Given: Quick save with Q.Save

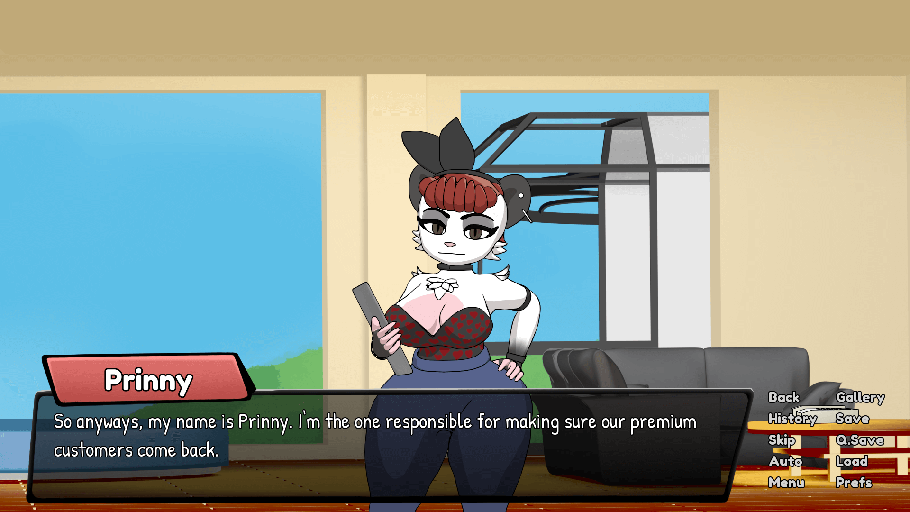Looking at the screenshot, I should coord(860,440).
